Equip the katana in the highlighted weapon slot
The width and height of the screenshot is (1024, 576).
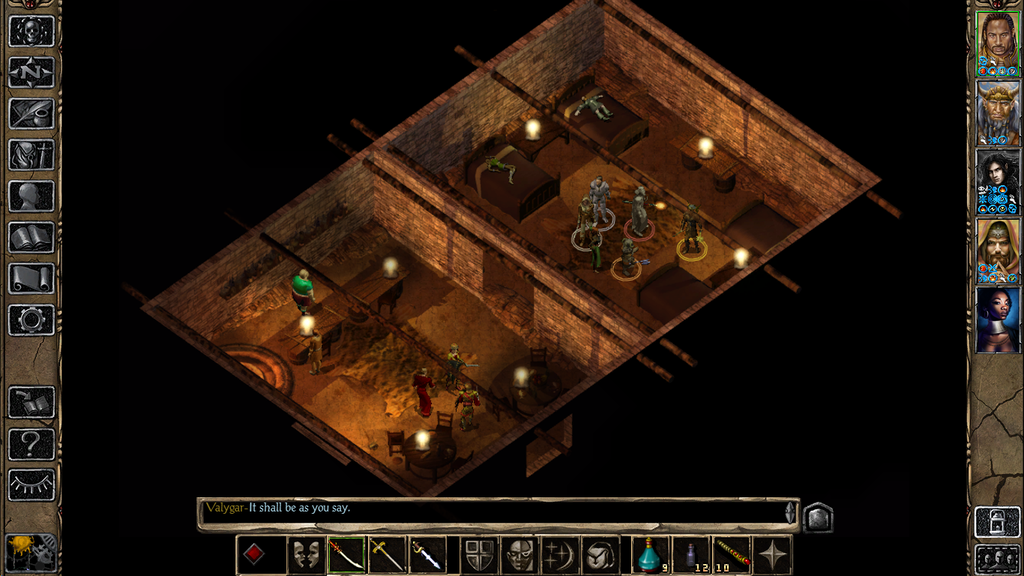click(347, 554)
